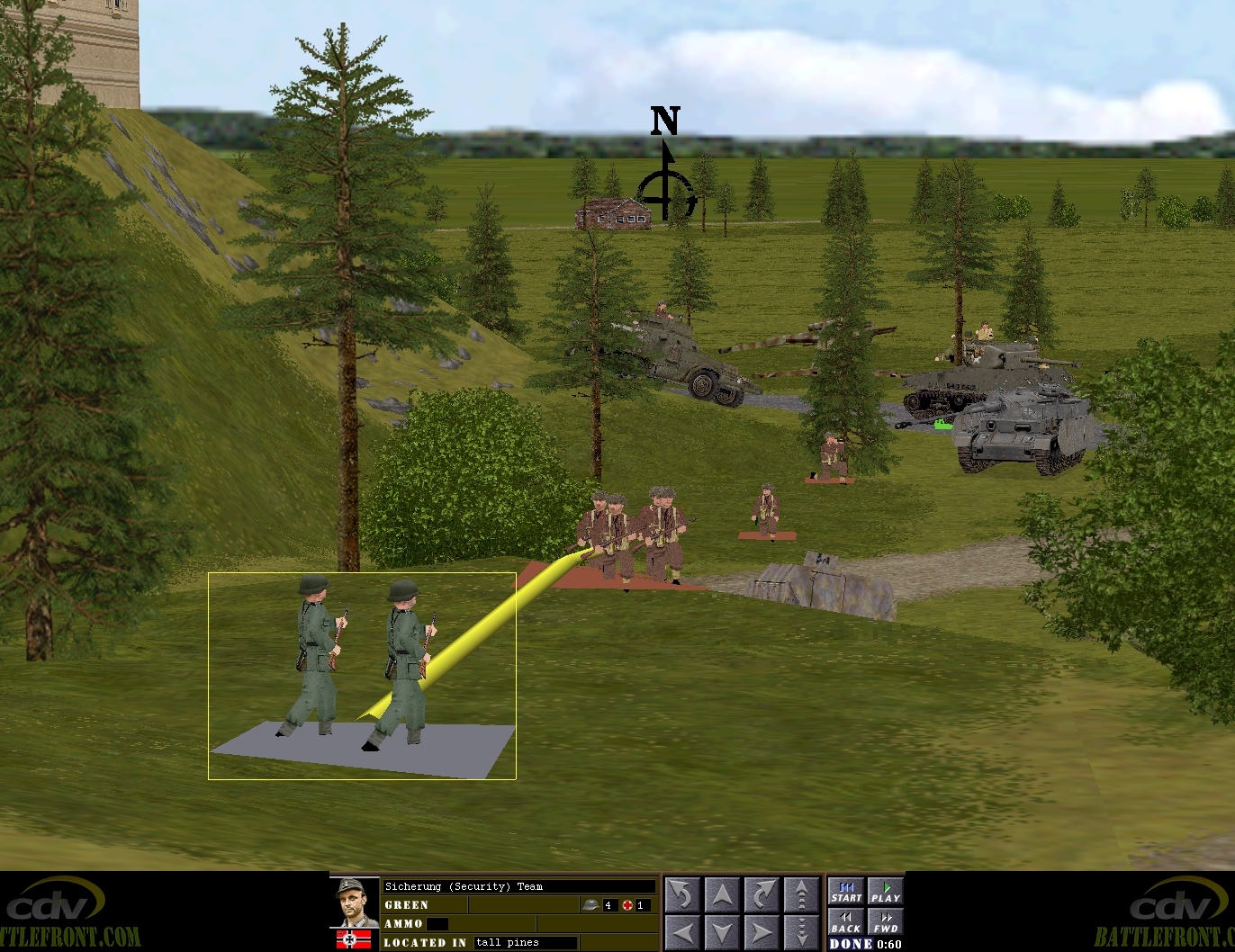Rotate the camera left with the curved arrow

click(682, 895)
